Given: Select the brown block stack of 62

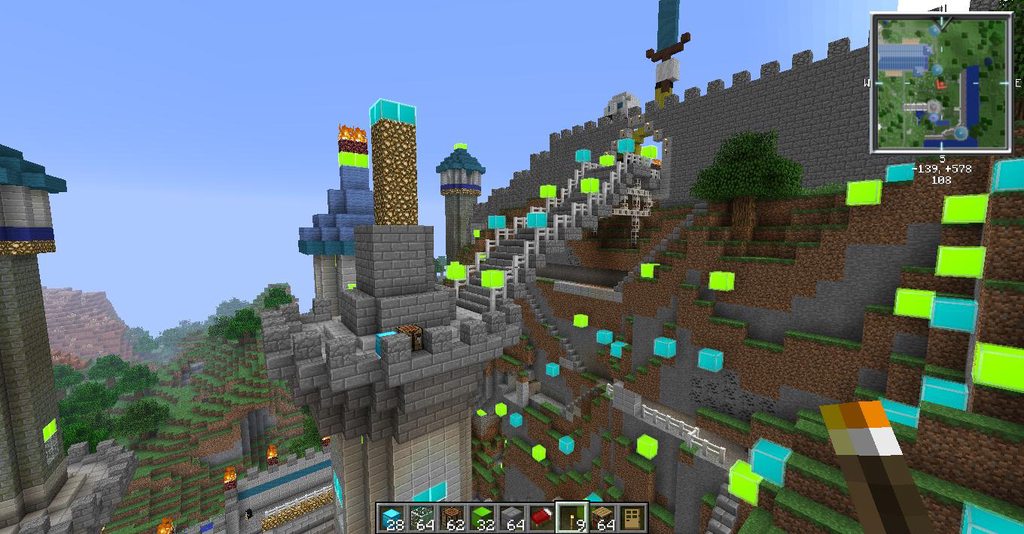Looking at the screenshot, I should pyautogui.click(x=450, y=518).
